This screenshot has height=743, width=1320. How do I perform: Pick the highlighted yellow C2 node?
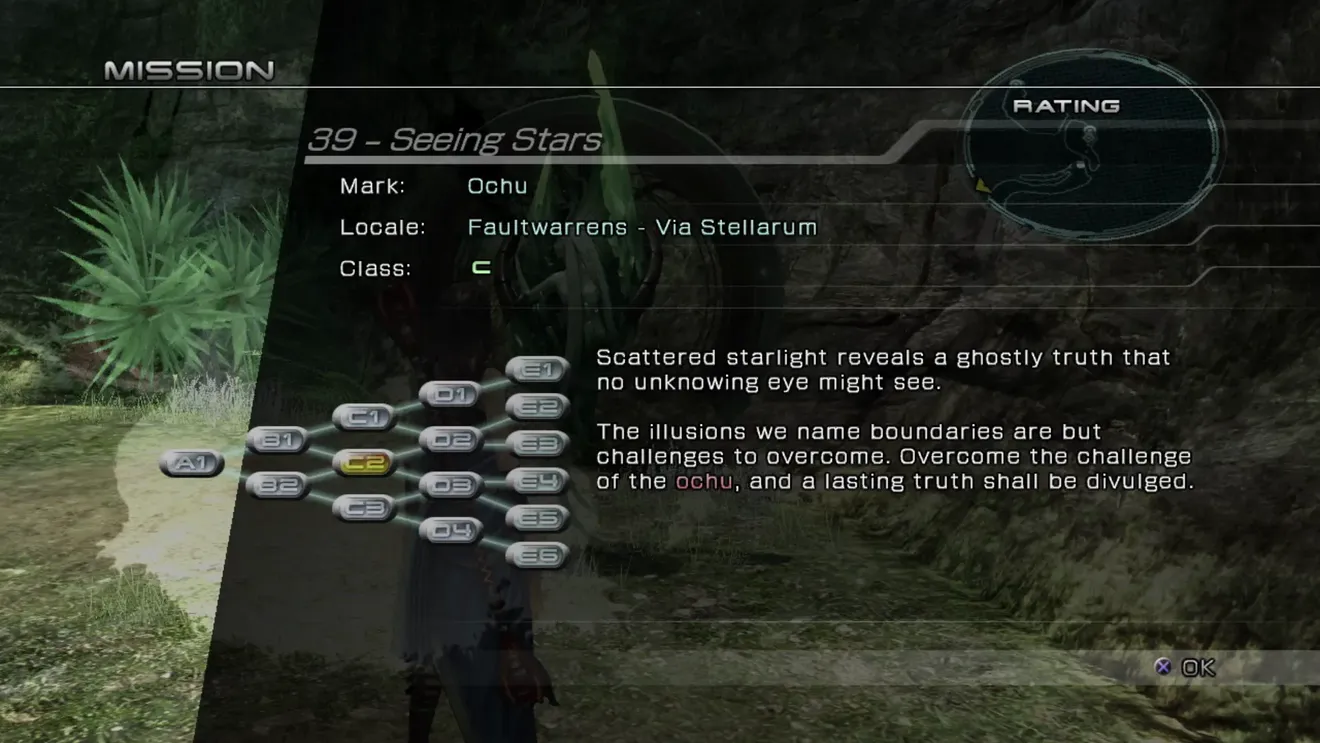pyautogui.click(x=364, y=462)
